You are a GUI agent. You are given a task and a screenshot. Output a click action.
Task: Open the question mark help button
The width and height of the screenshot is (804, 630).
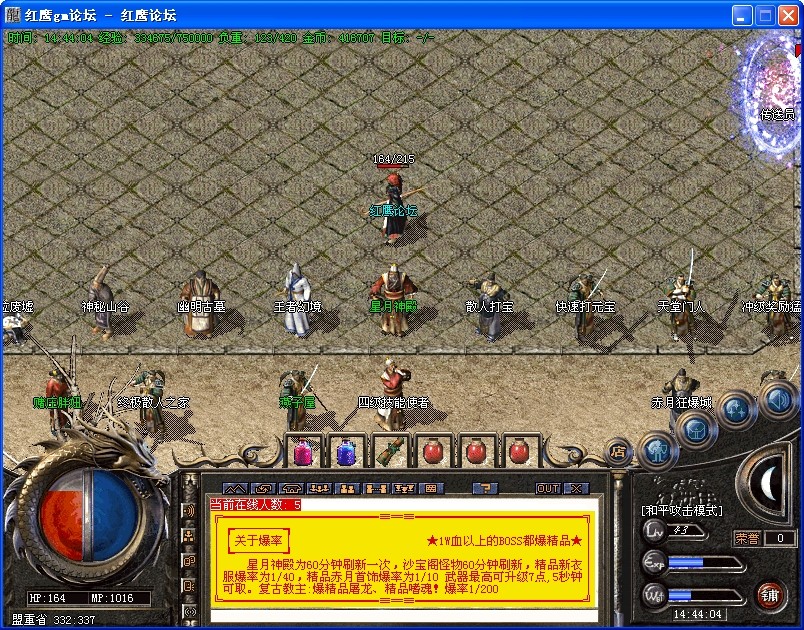pyautogui.click(x=484, y=488)
